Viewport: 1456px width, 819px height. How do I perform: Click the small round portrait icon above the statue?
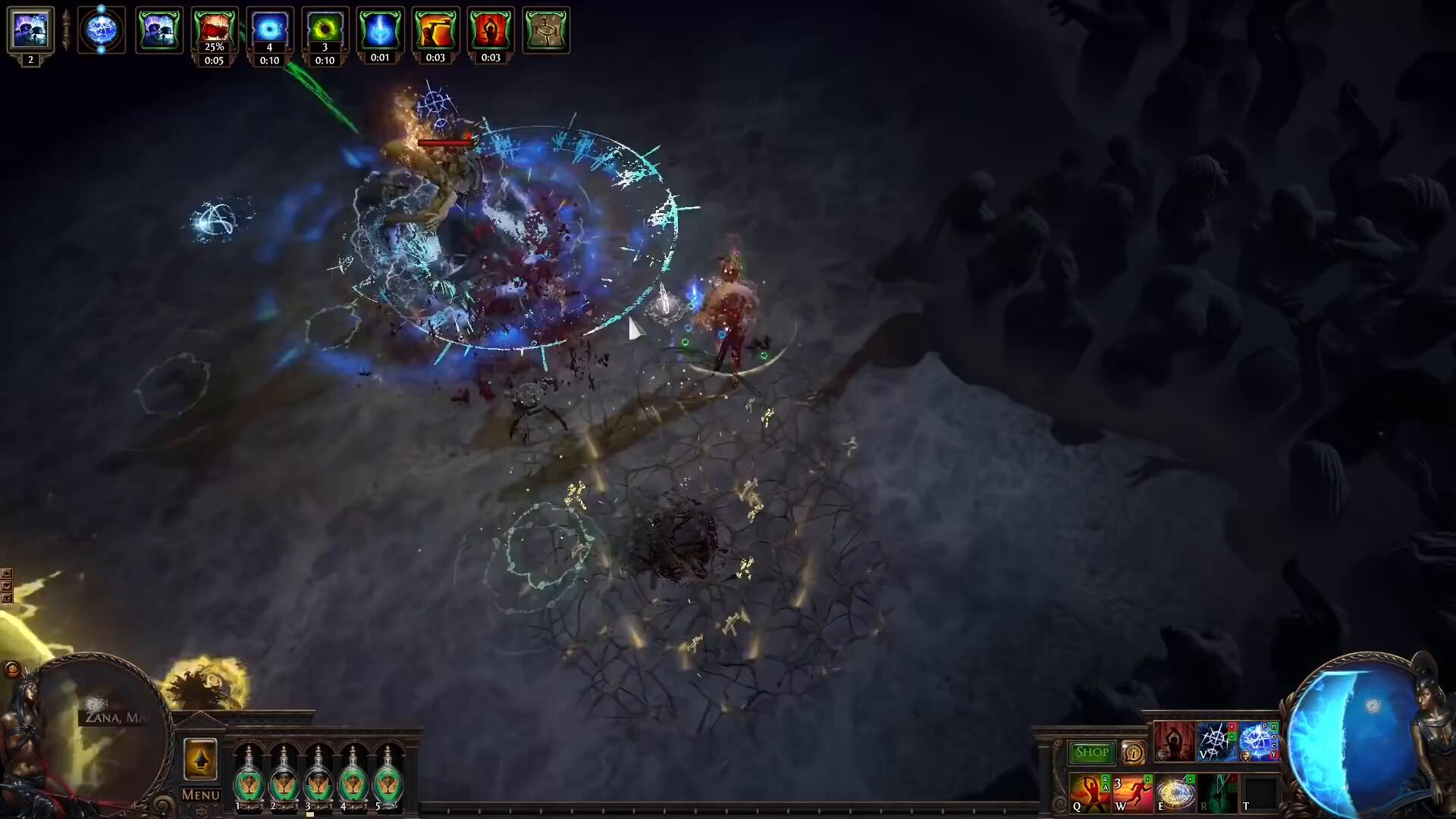tap(12, 669)
